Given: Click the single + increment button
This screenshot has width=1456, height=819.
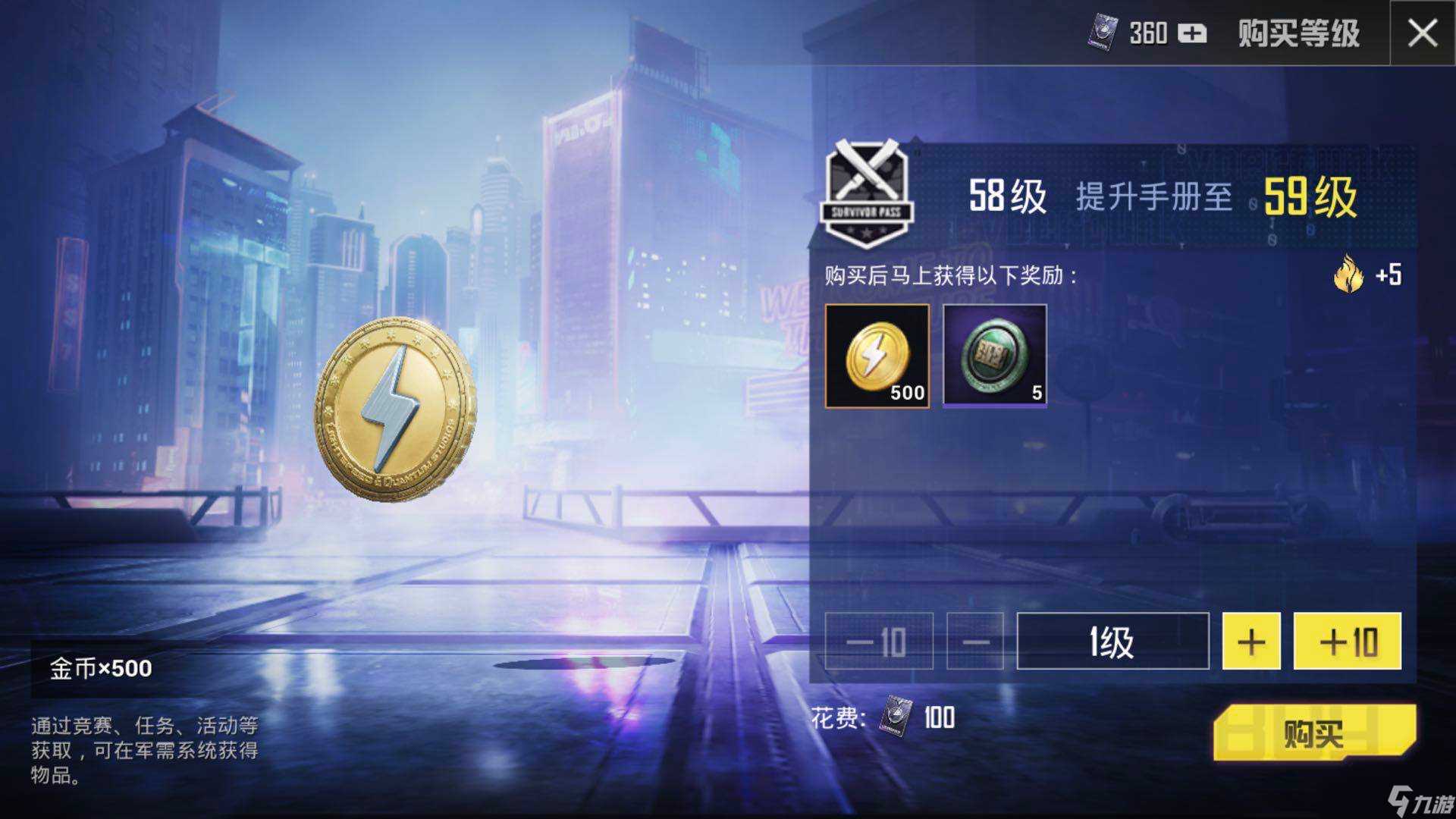Looking at the screenshot, I should click(x=1251, y=642).
